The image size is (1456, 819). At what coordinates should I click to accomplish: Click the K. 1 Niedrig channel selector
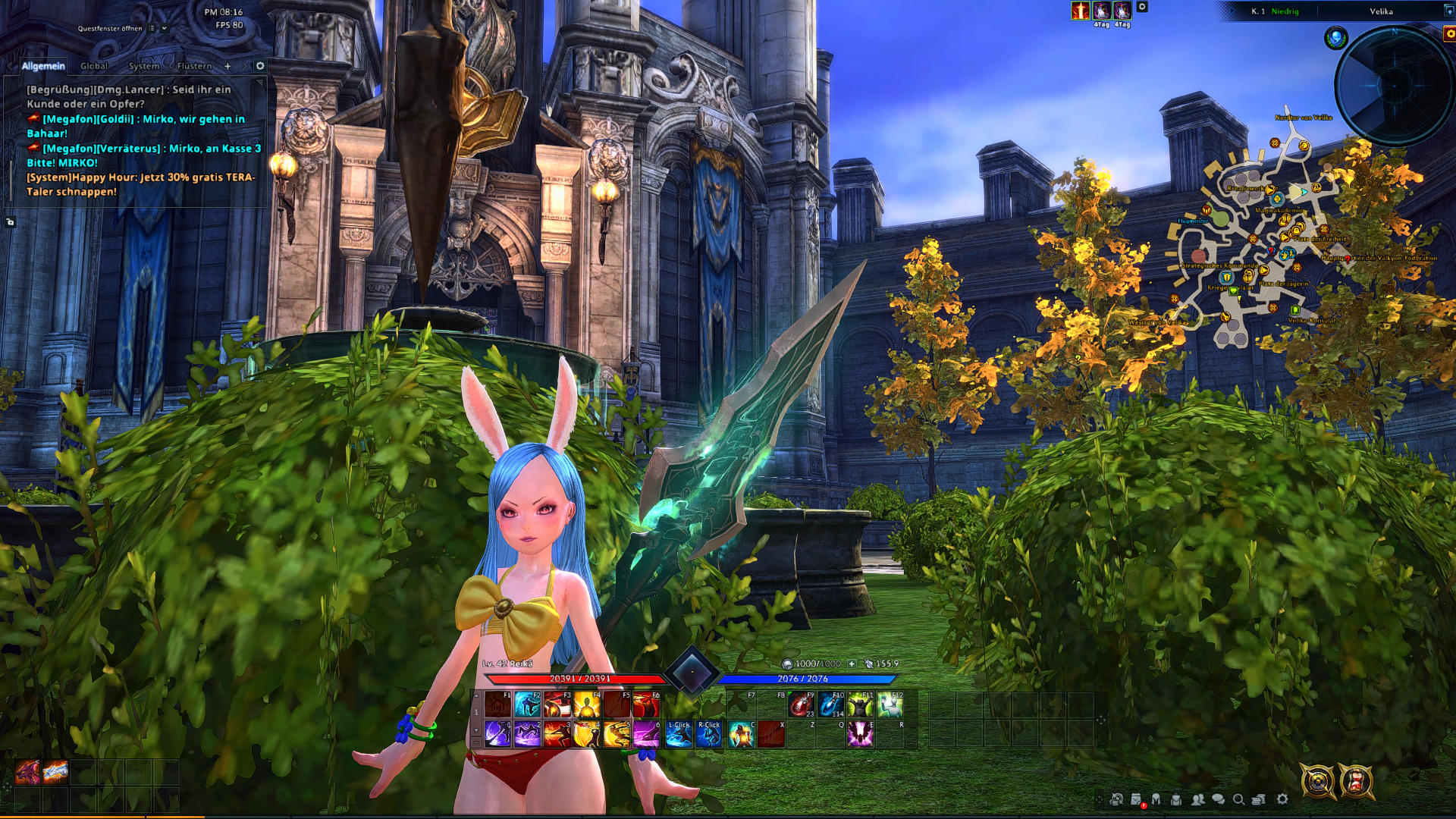(1275, 11)
